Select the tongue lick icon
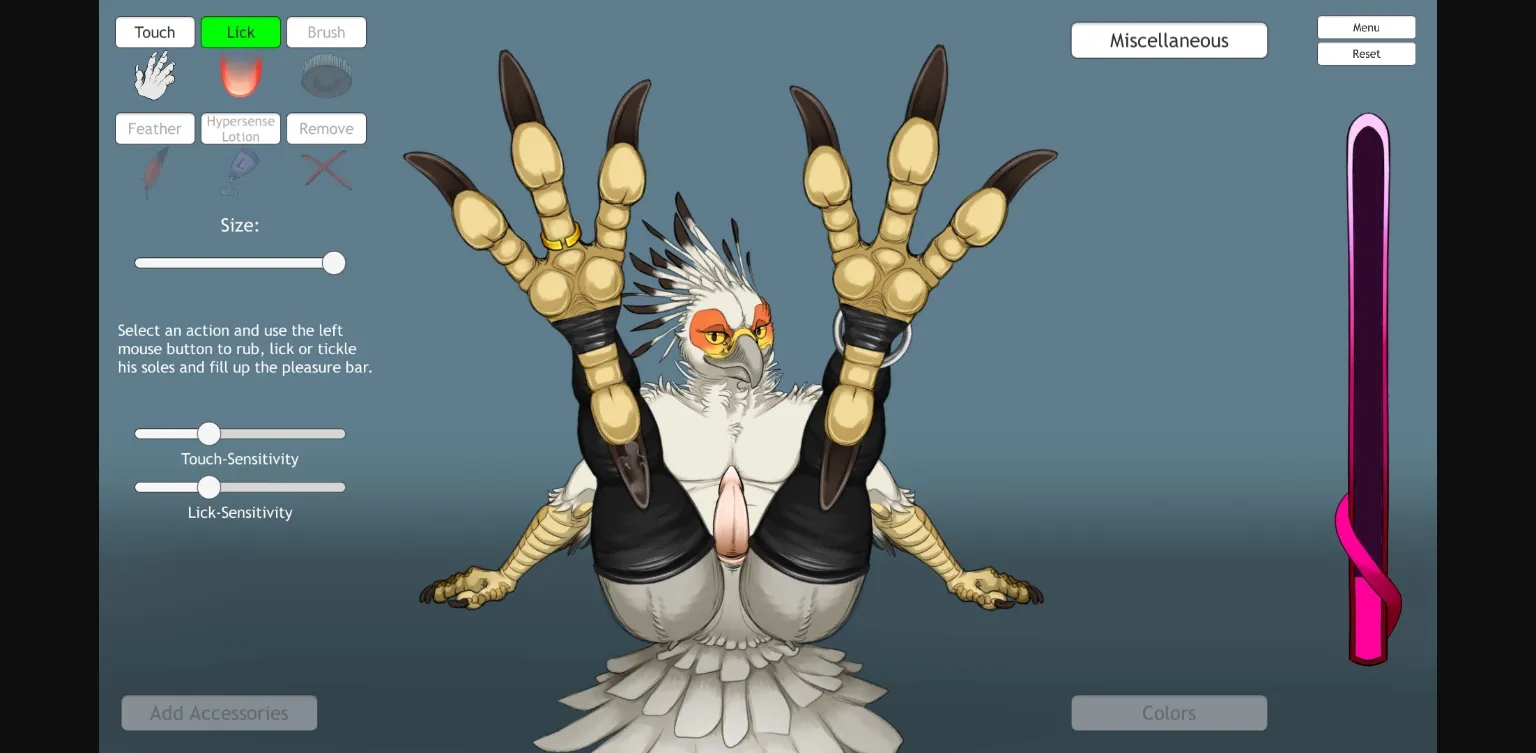 [x=240, y=75]
